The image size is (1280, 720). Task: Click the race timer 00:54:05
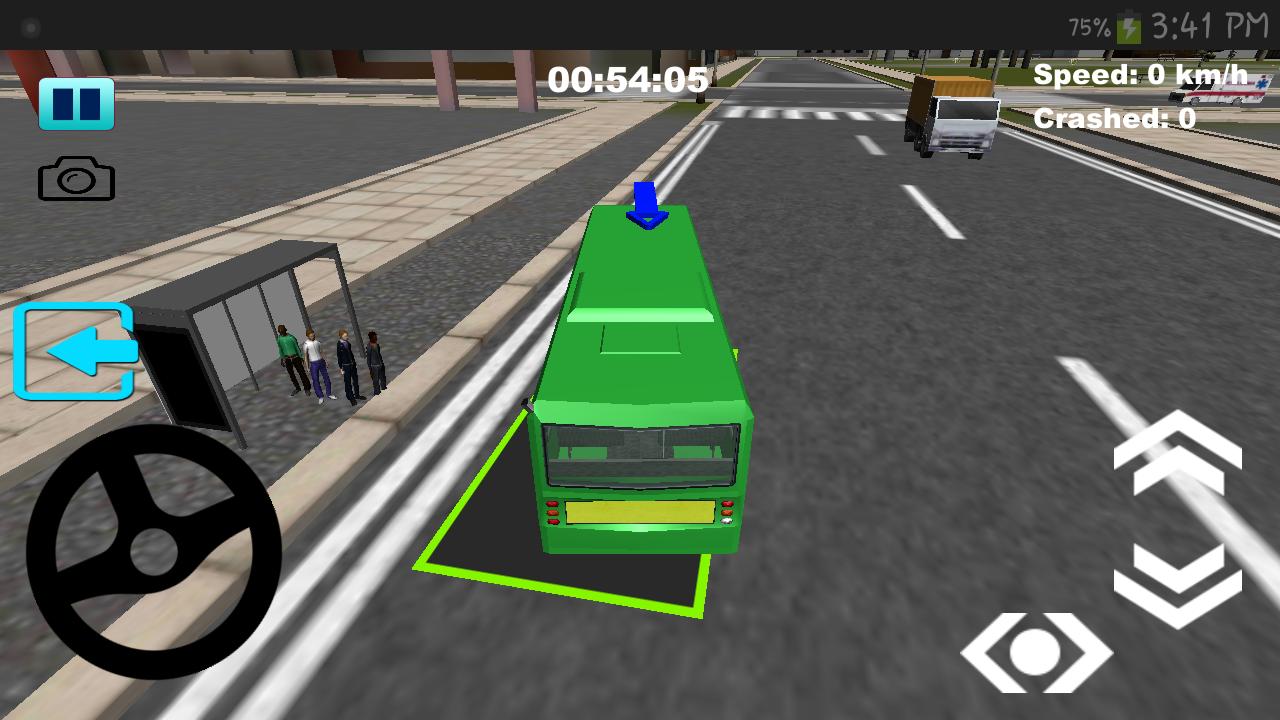click(628, 80)
